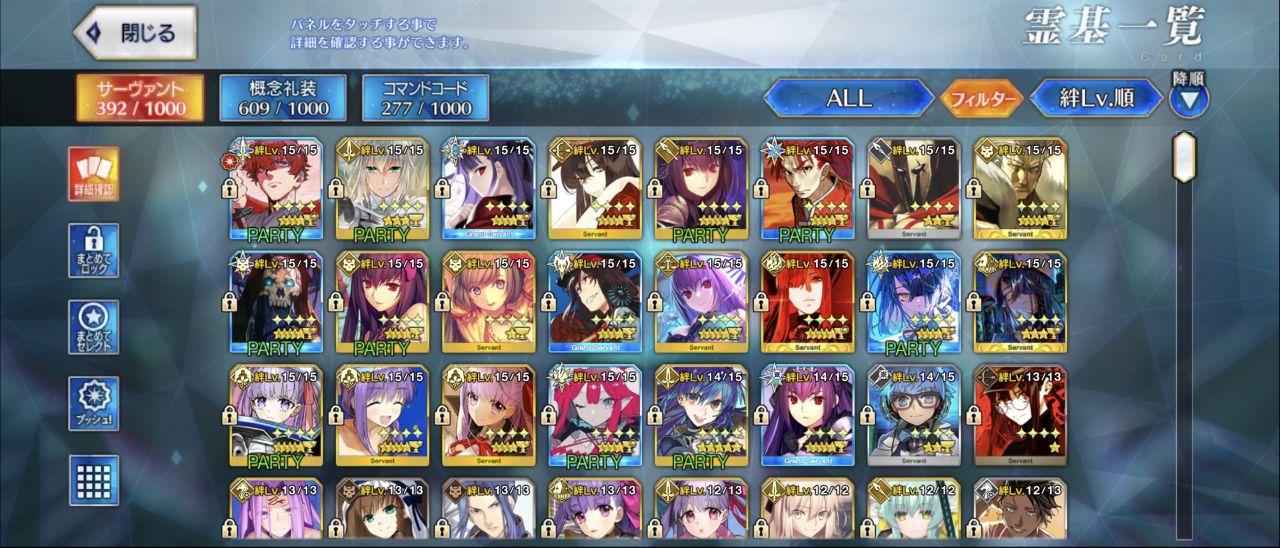
Task: Choose the まとめてロック bulk lock button
Action: [x=93, y=250]
